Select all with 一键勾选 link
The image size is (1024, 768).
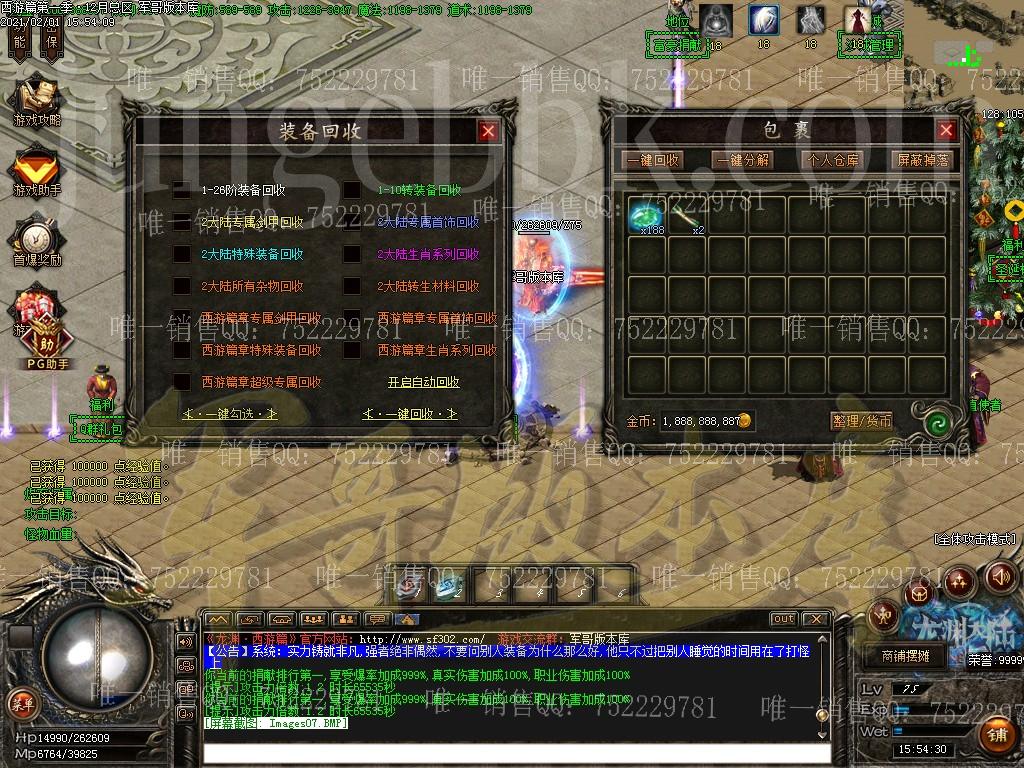point(230,413)
